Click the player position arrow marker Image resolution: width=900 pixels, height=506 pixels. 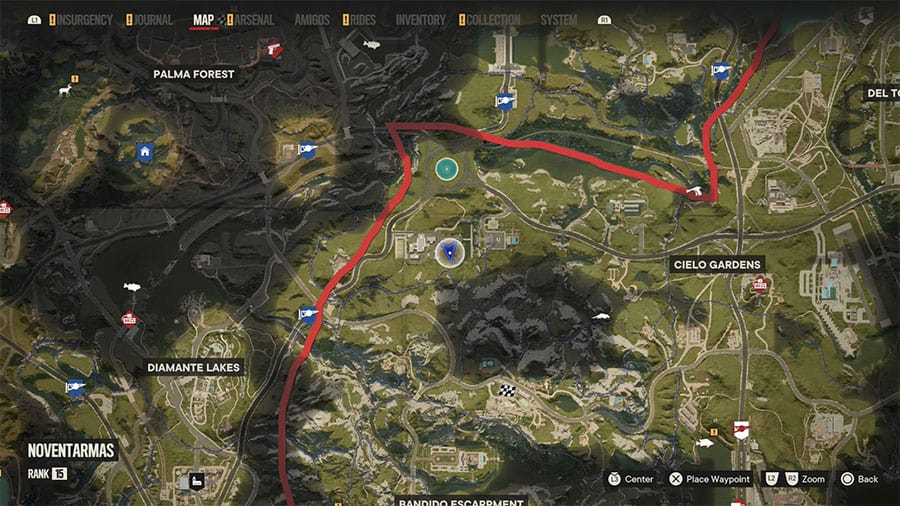click(x=448, y=251)
